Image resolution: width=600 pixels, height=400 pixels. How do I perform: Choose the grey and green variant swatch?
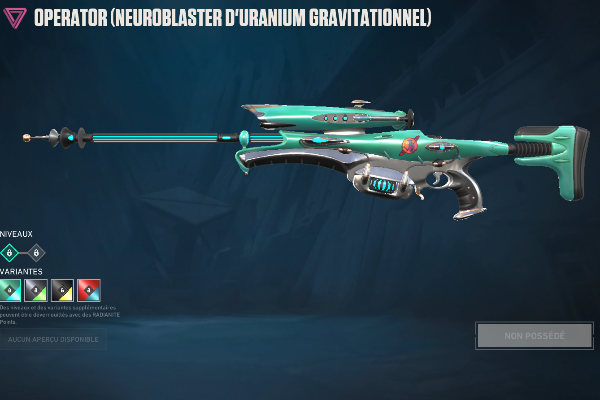click(36, 290)
